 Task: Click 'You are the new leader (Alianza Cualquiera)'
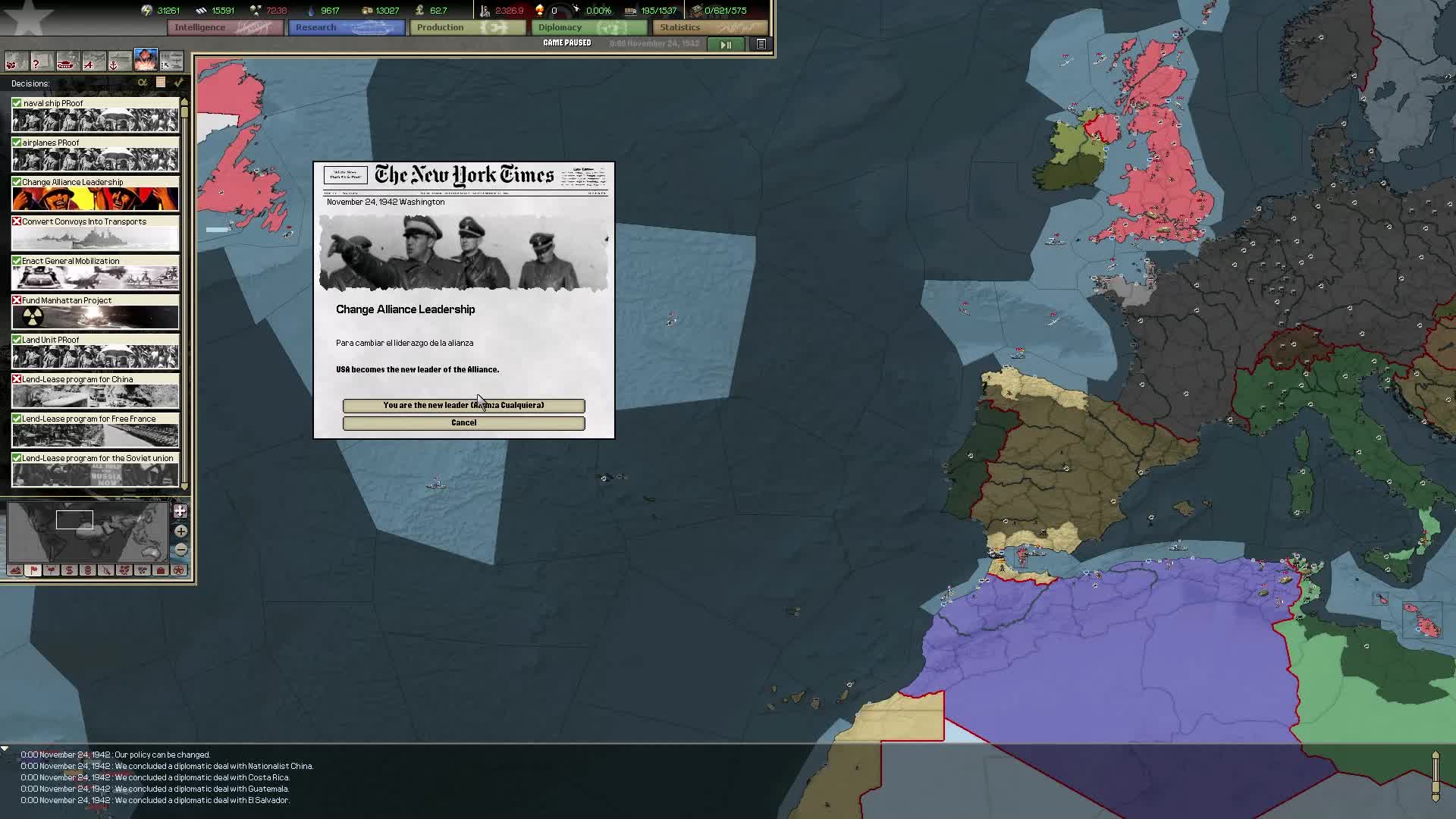(x=463, y=406)
